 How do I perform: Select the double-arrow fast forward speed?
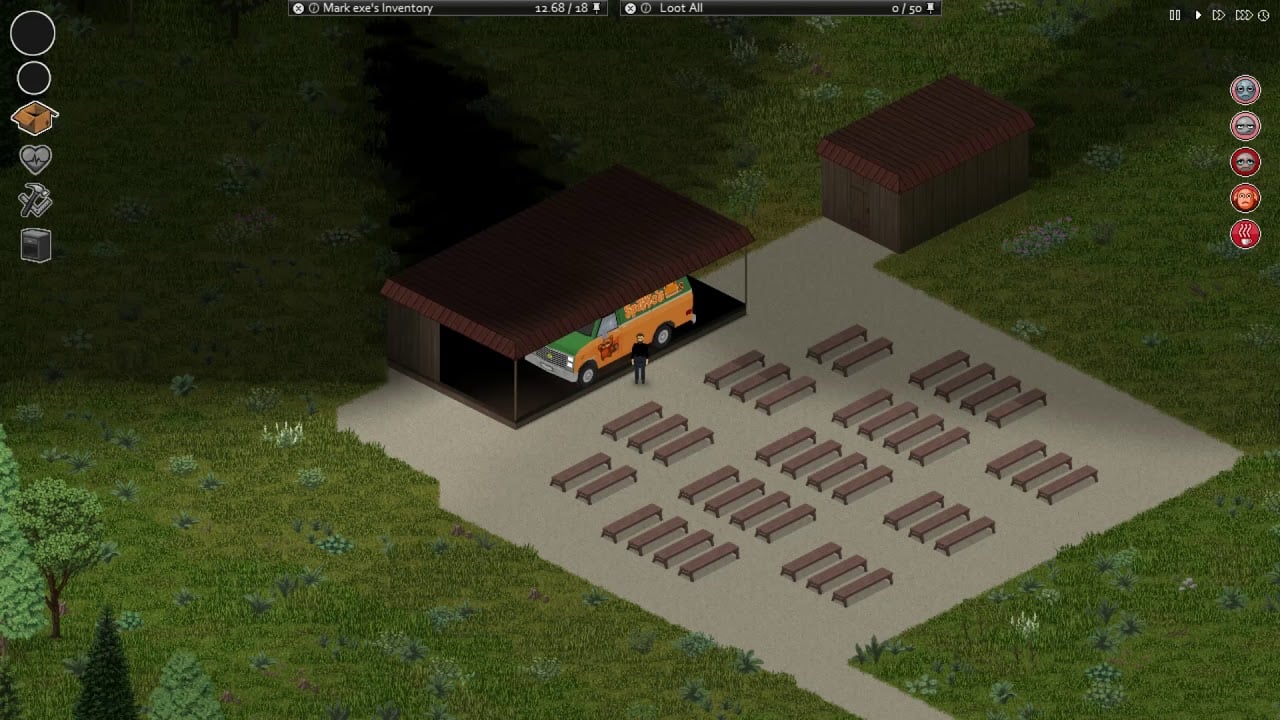[1219, 15]
